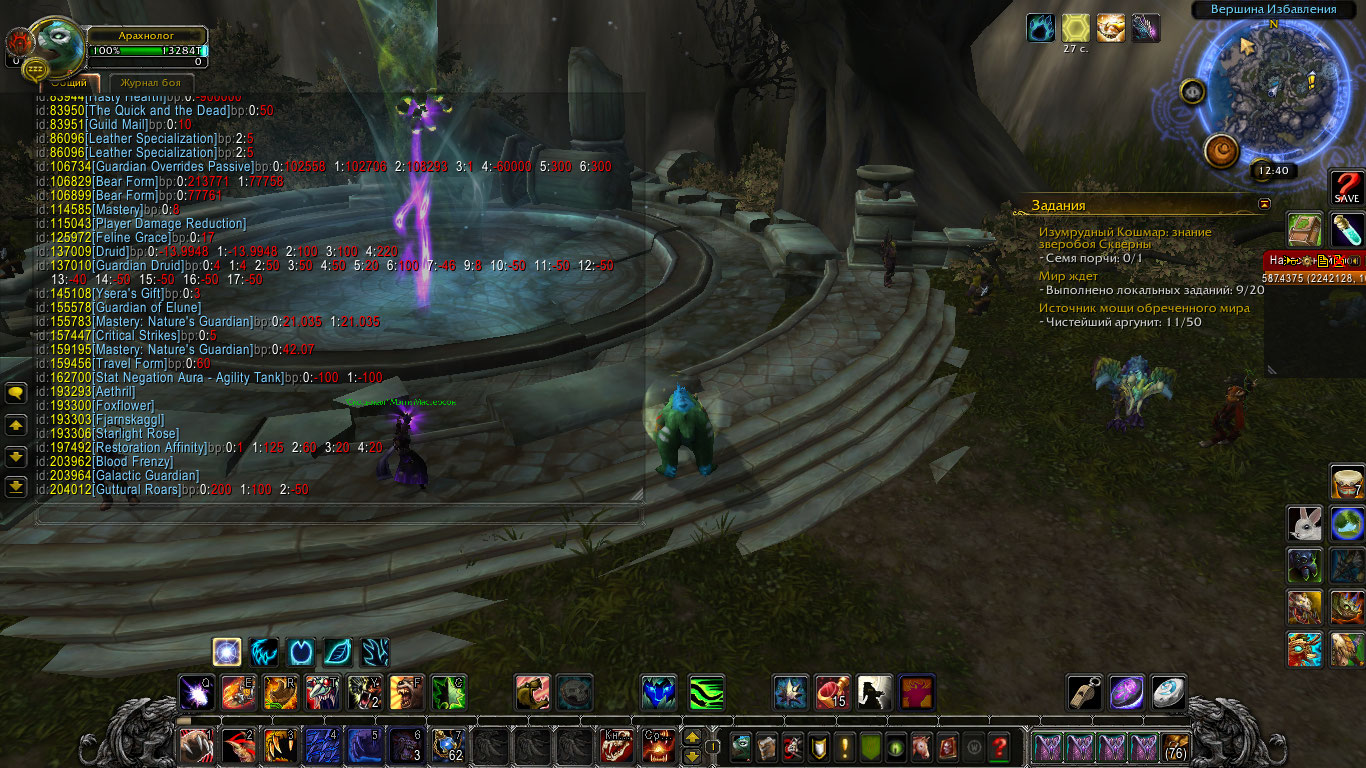Use the drum item with 7 charges
Image resolution: width=1366 pixels, height=768 pixels.
1346,482
